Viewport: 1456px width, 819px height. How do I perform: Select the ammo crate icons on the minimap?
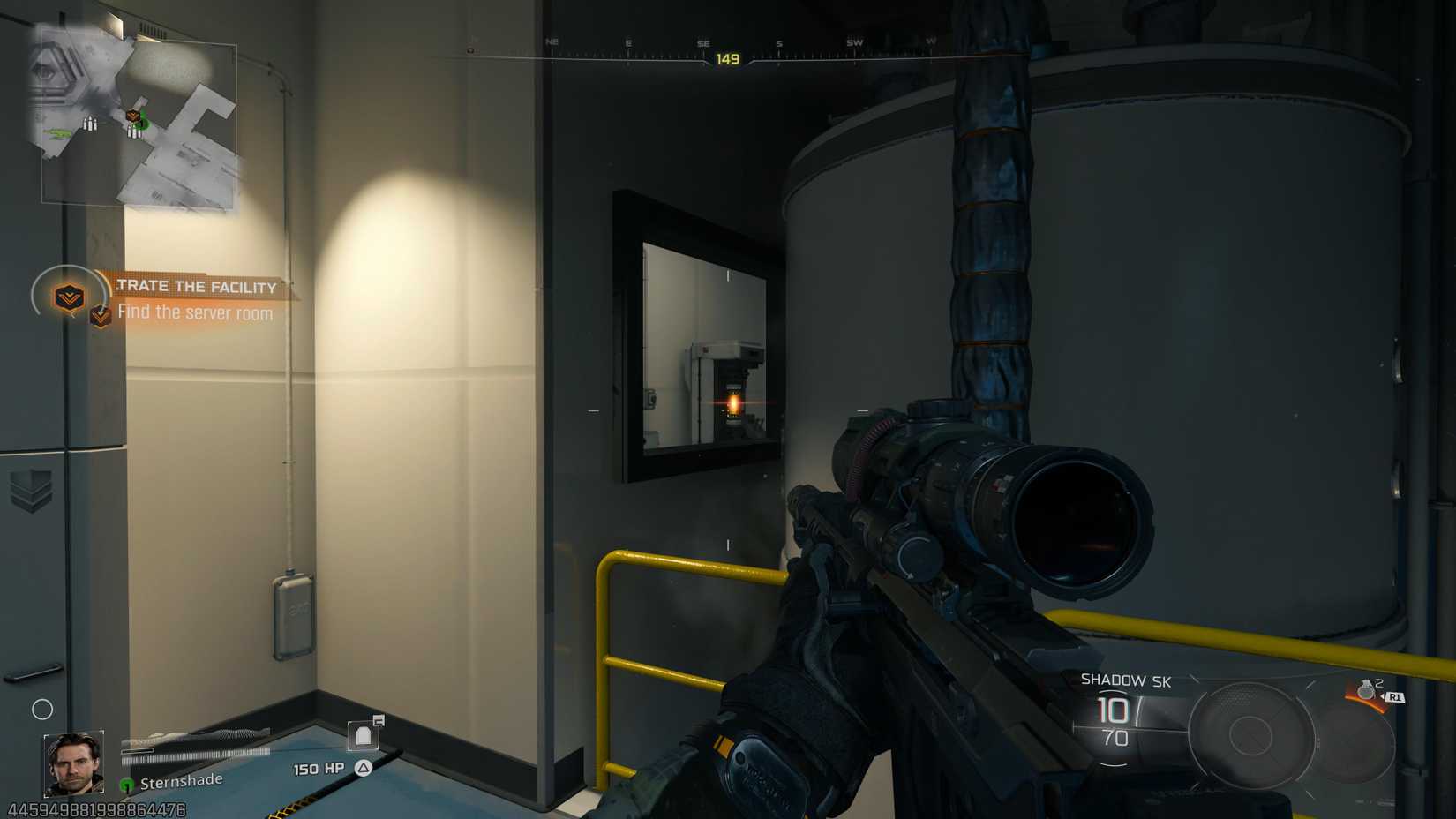[90, 124]
